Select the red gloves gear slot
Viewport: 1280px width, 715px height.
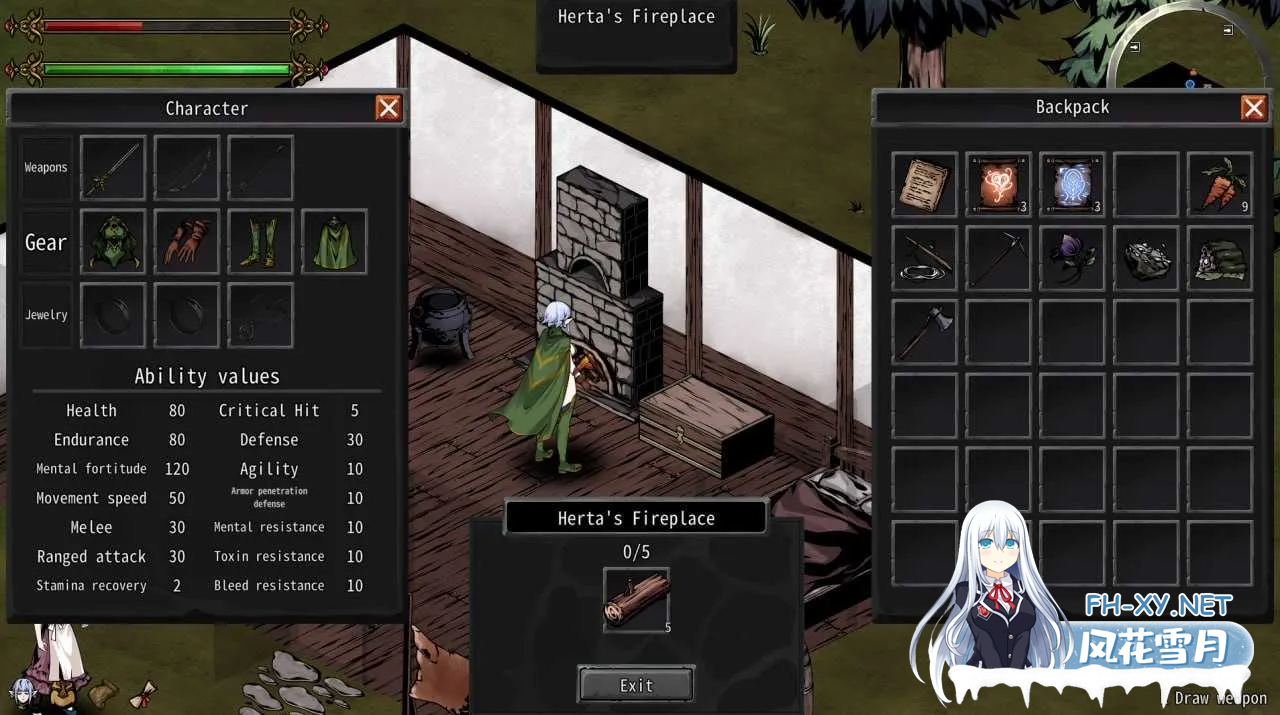pos(187,241)
